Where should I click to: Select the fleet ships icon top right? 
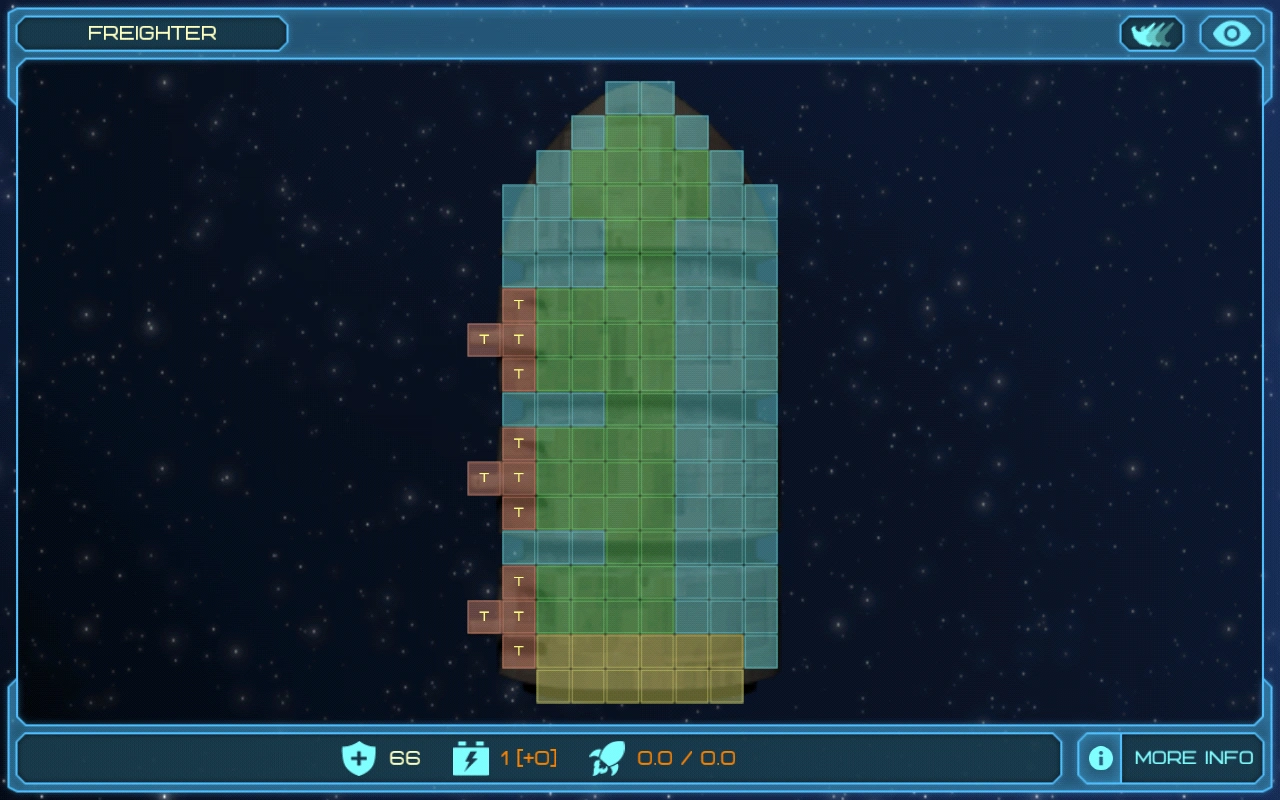[1151, 33]
